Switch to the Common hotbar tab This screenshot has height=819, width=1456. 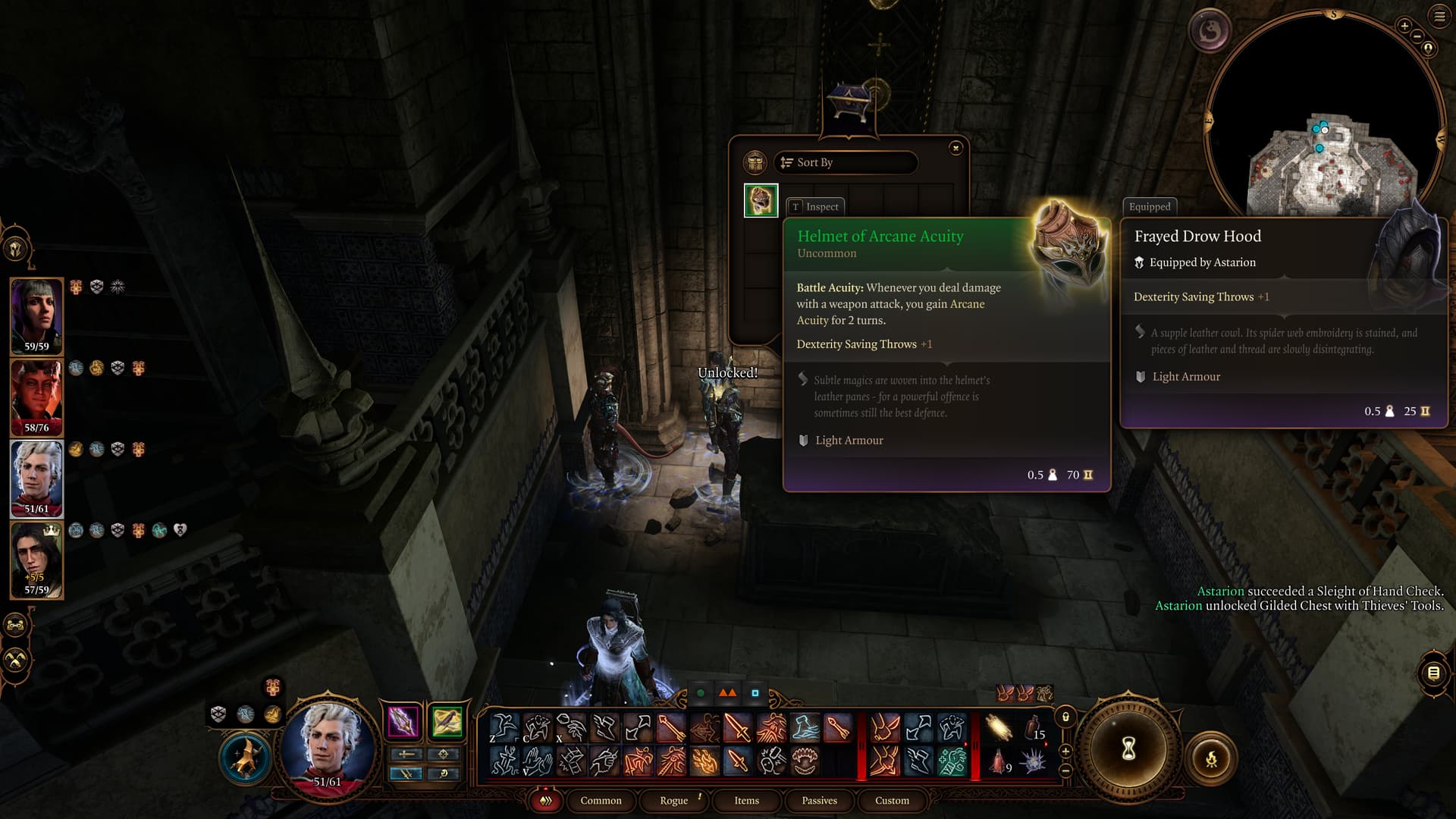[601, 800]
